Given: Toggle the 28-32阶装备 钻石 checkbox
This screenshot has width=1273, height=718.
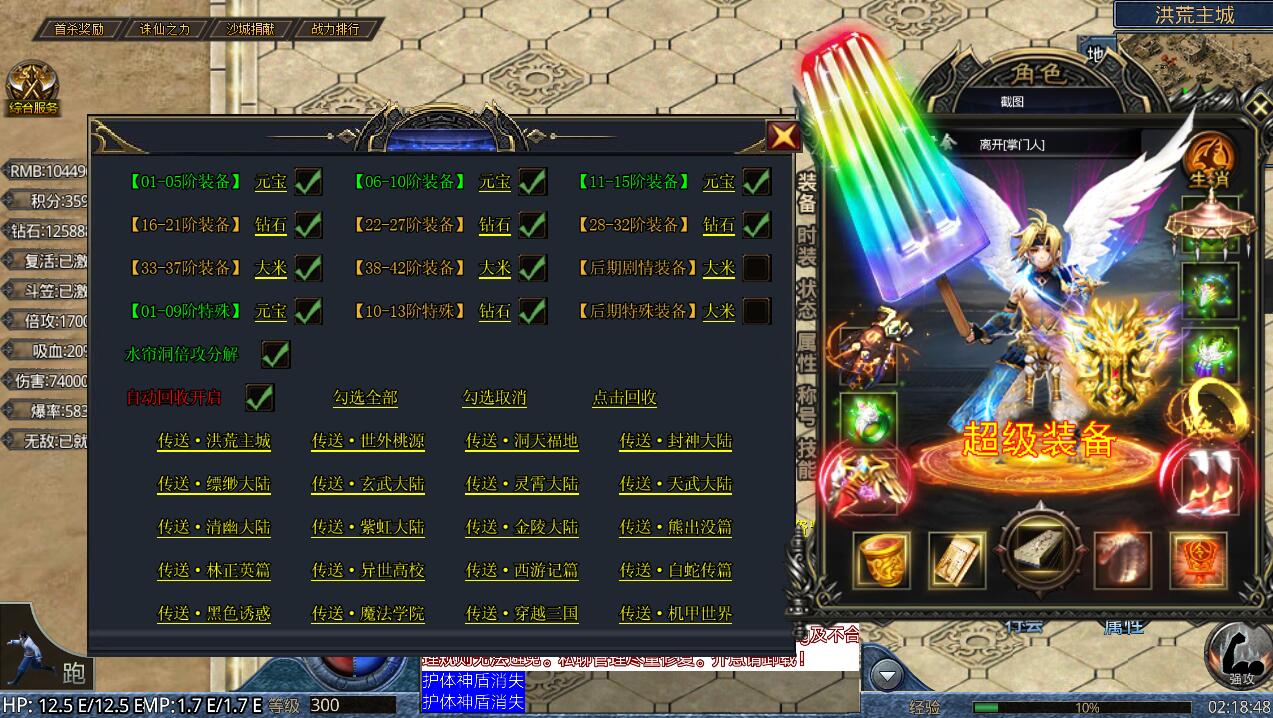Looking at the screenshot, I should click(x=756, y=225).
